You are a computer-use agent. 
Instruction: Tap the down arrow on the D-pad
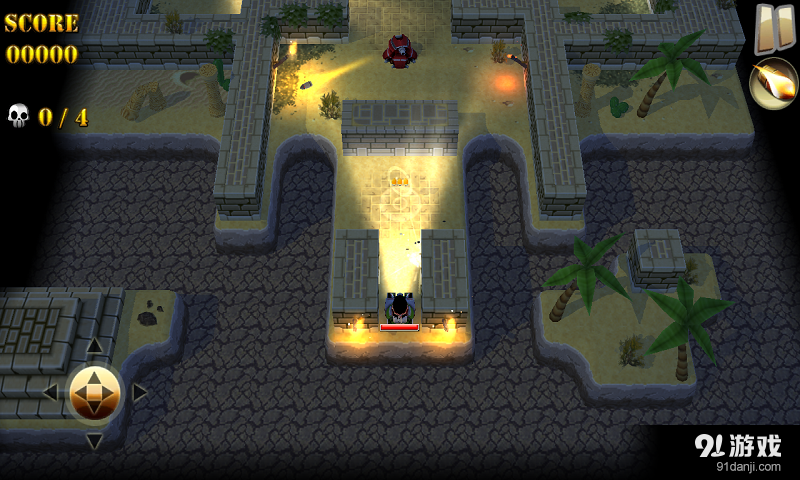click(x=94, y=439)
